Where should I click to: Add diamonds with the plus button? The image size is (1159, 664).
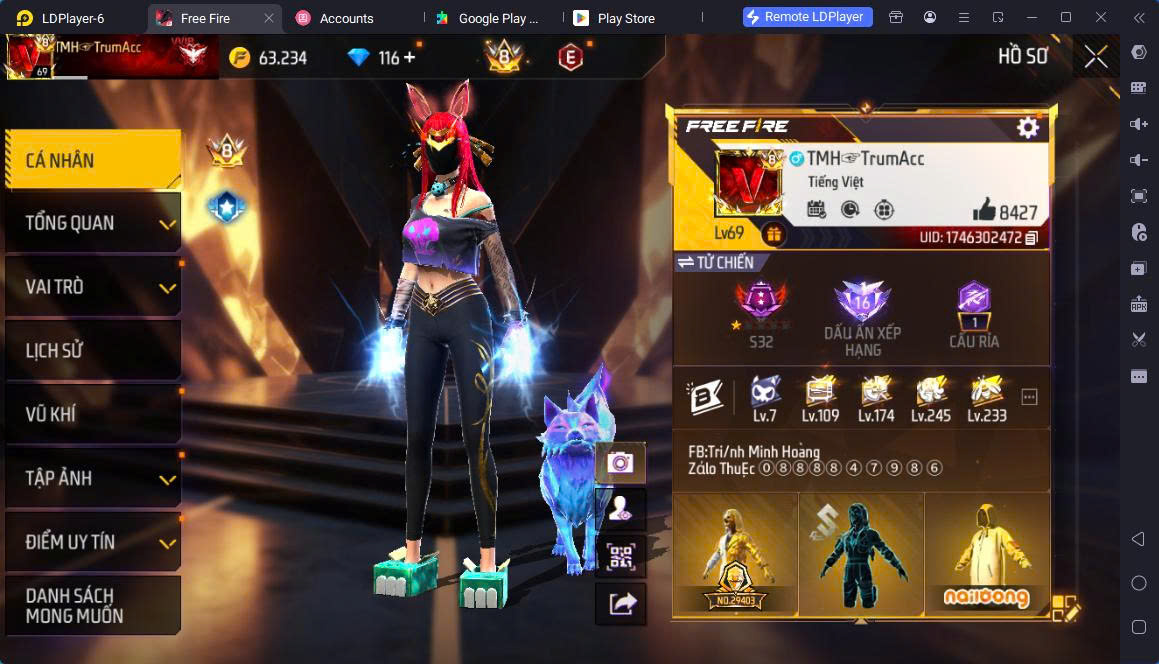point(409,58)
